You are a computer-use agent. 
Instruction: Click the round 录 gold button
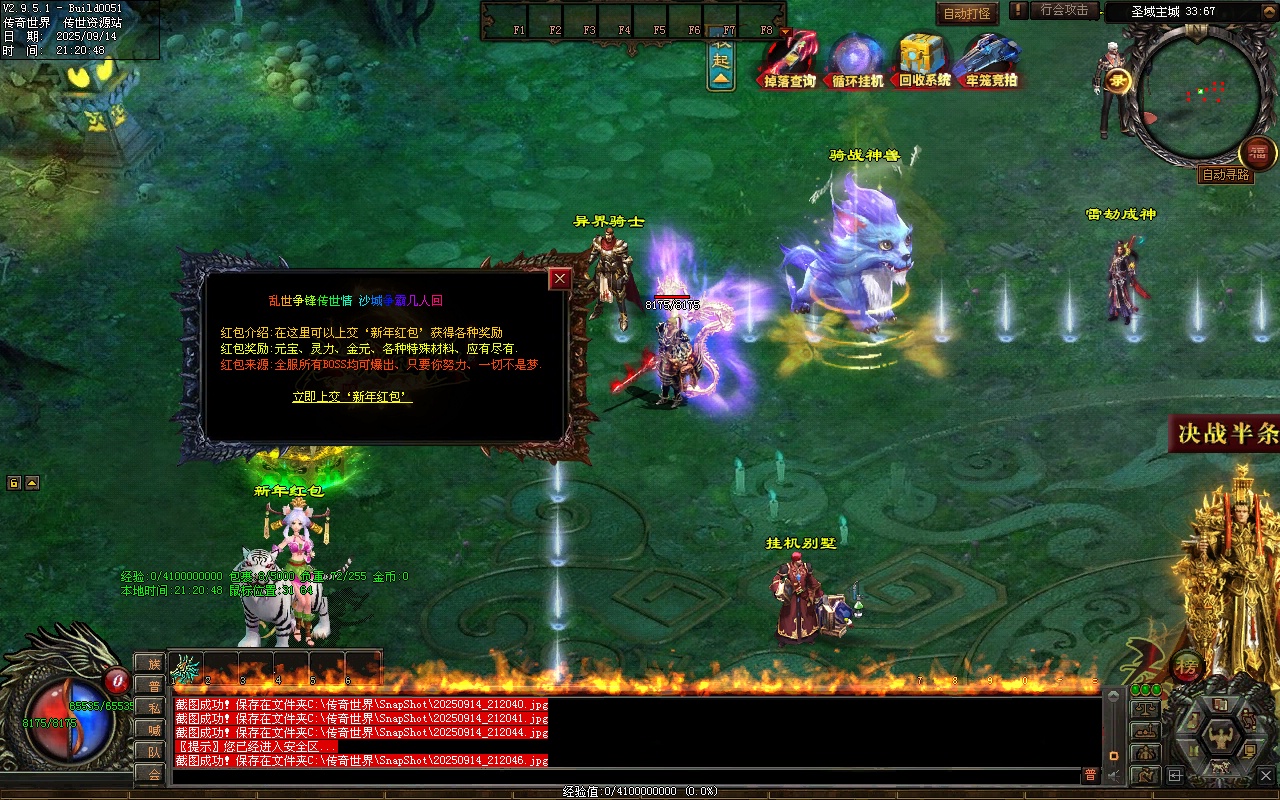coord(1117,82)
